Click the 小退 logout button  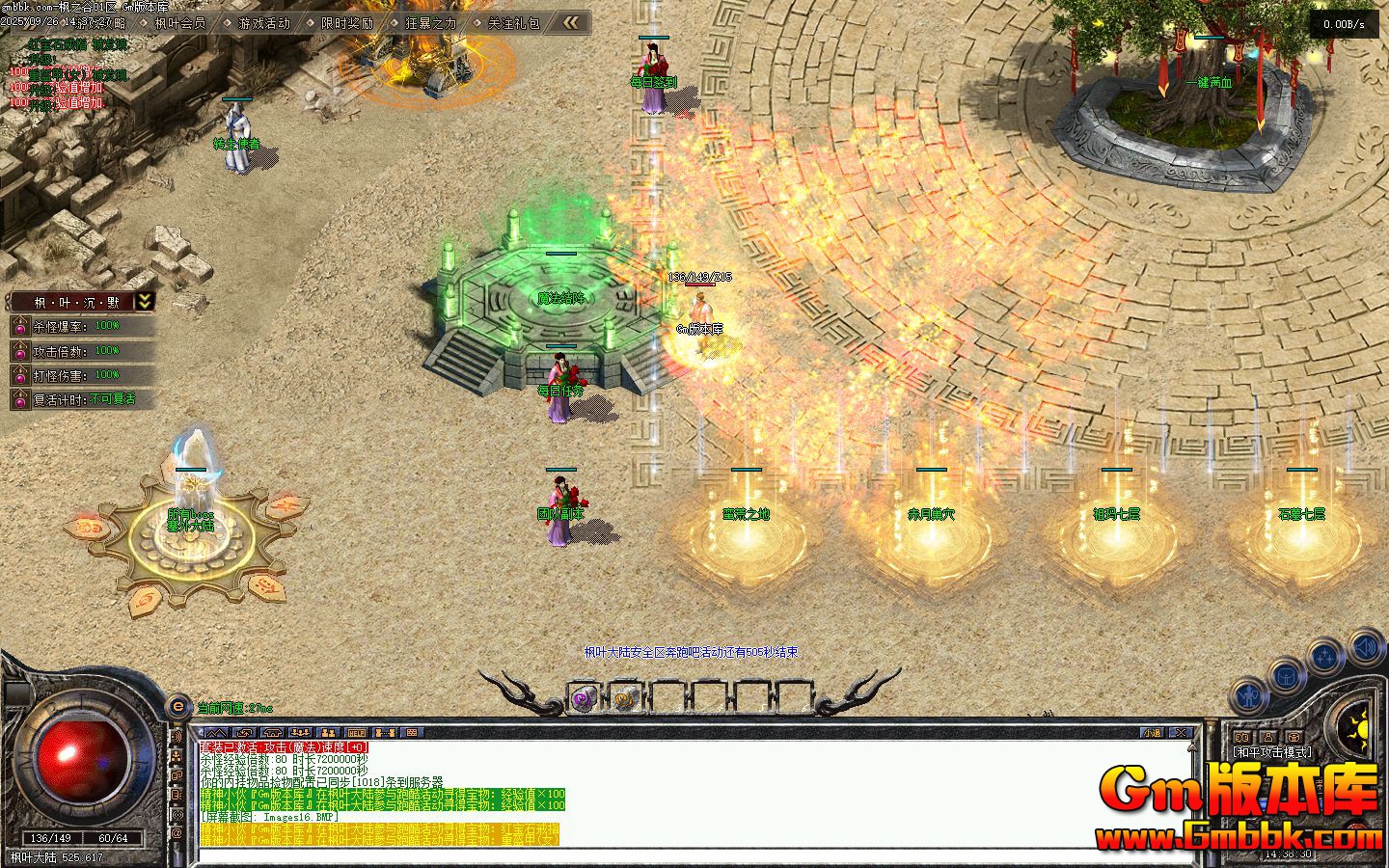pyautogui.click(x=1154, y=733)
